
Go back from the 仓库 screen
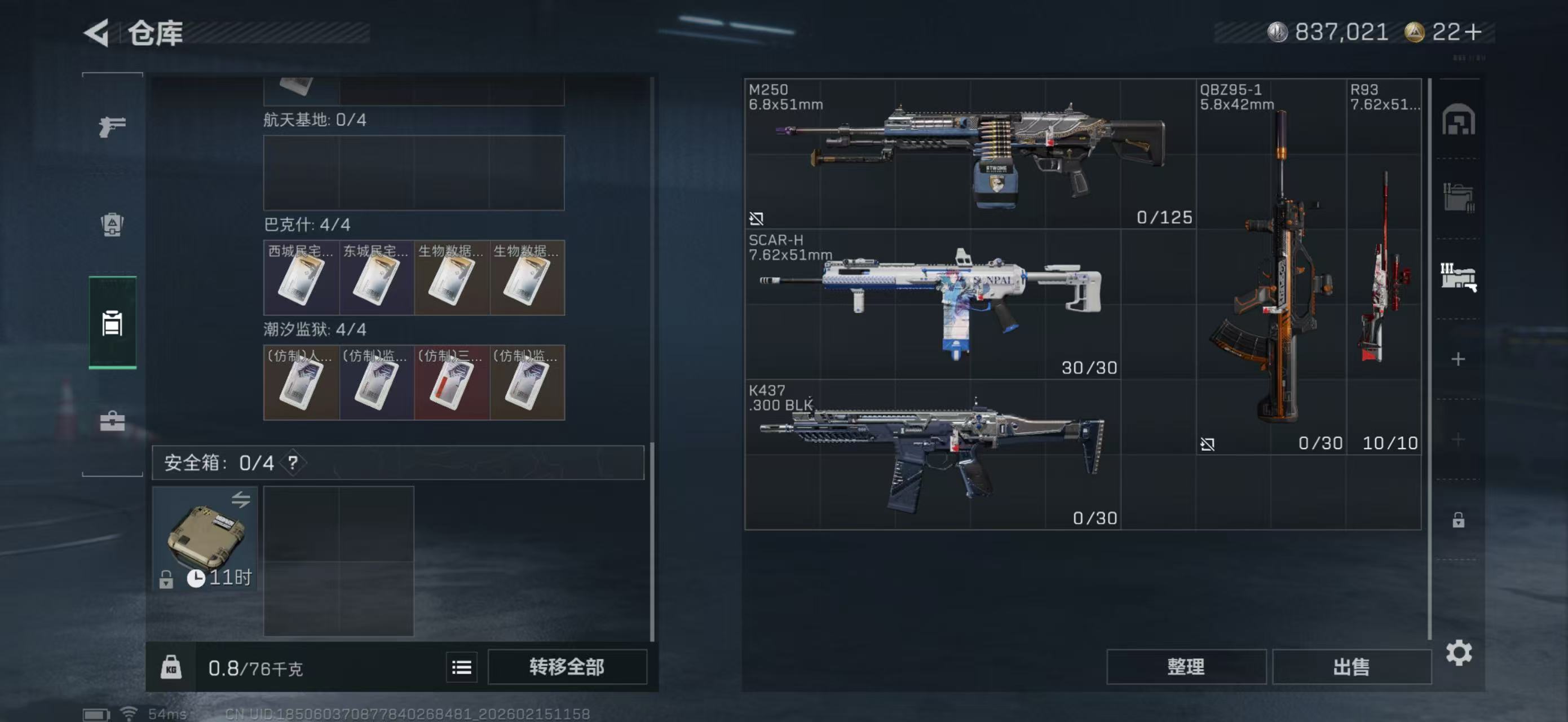(98, 32)
